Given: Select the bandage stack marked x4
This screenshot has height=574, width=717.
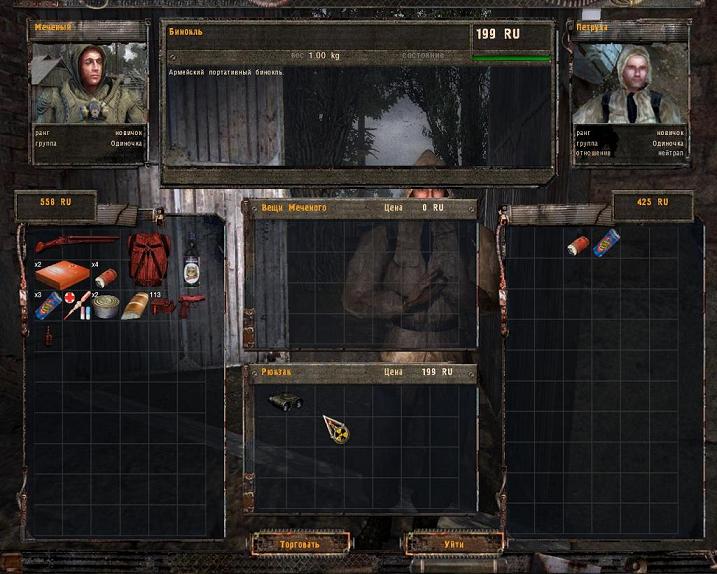Looking at the screenshot, I should tap(105, 277).
